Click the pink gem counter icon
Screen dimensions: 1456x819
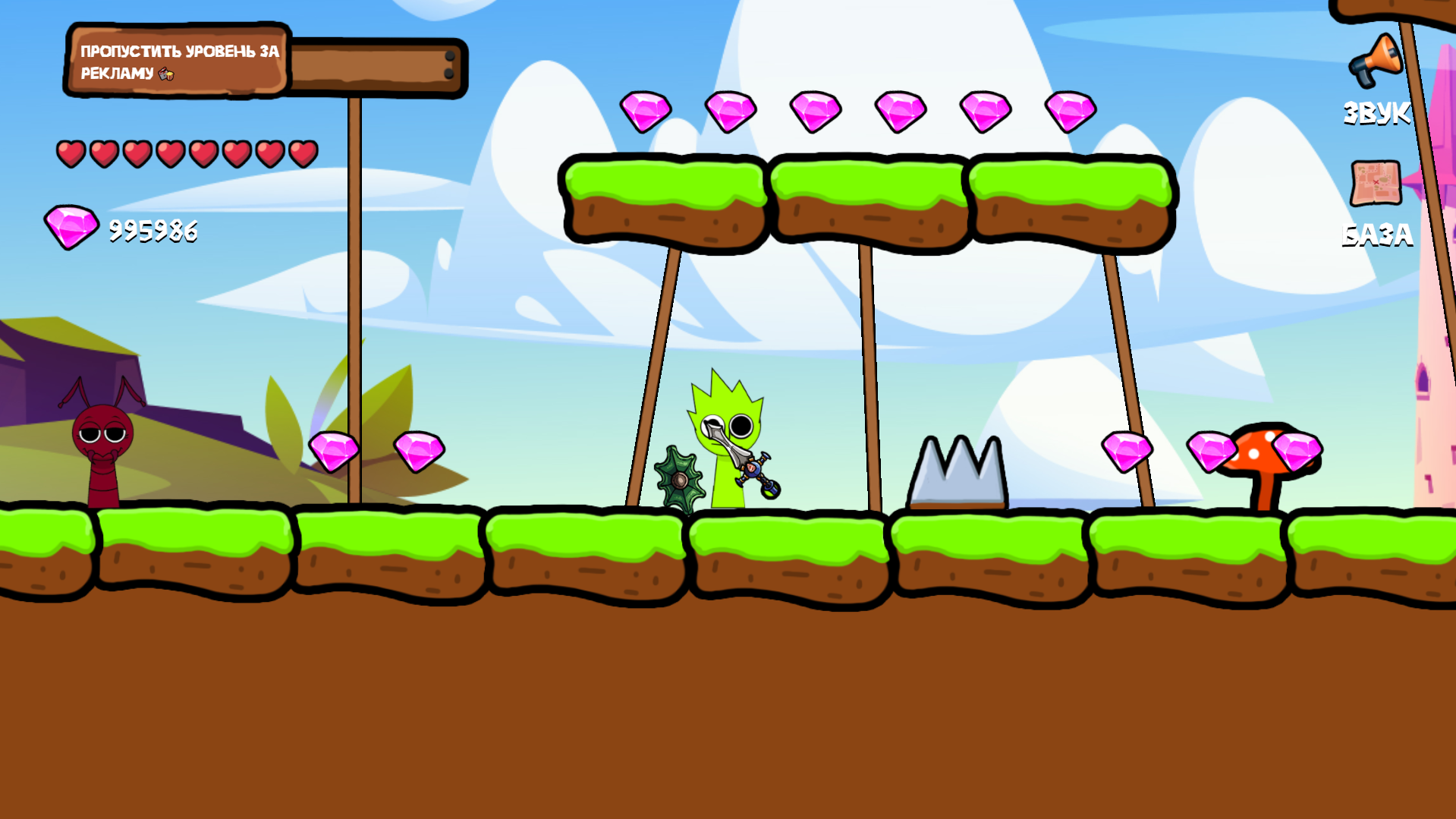tap(72, 225)
